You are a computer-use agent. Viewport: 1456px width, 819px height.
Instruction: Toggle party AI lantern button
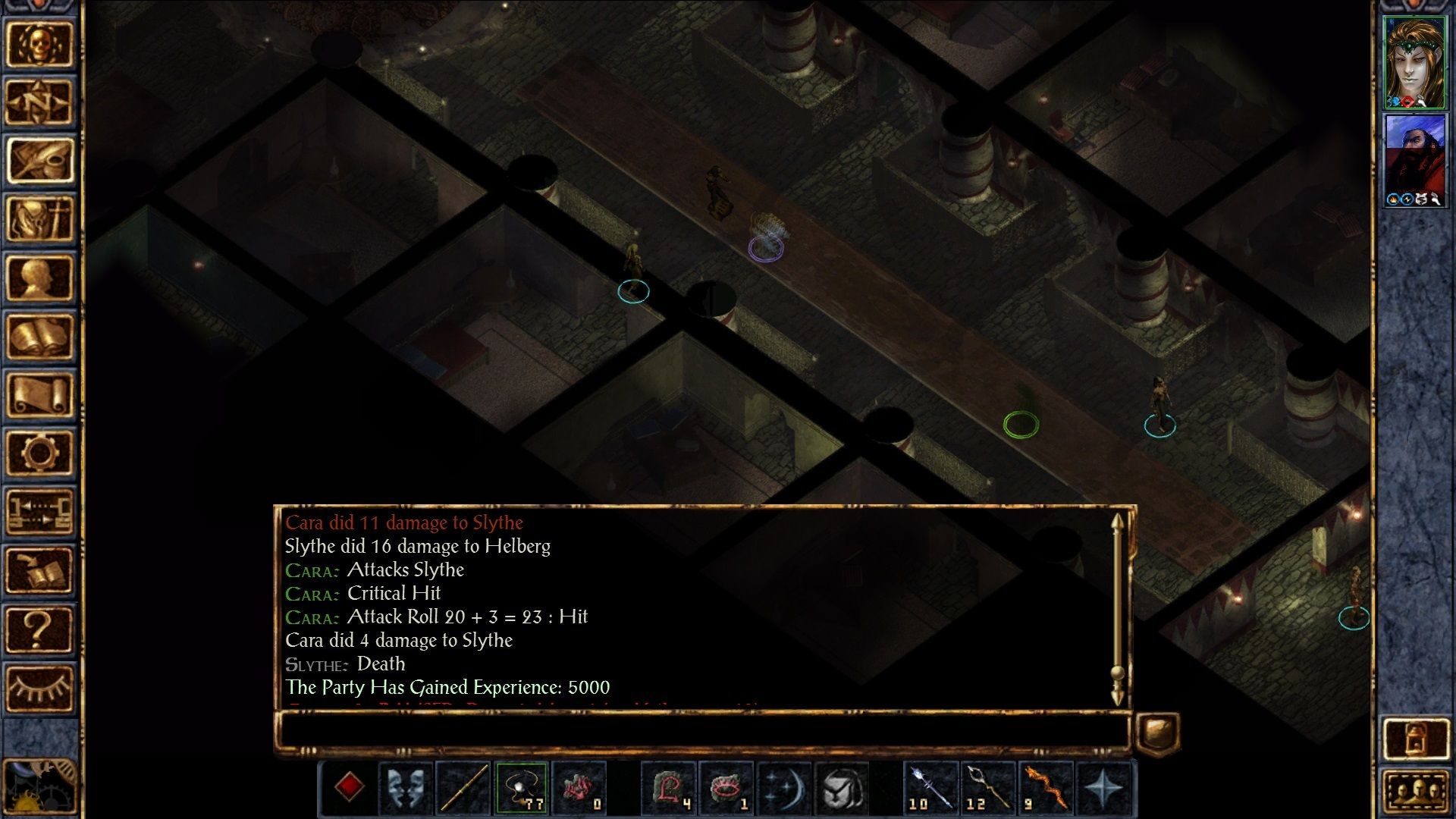(x=1415, y=738)
